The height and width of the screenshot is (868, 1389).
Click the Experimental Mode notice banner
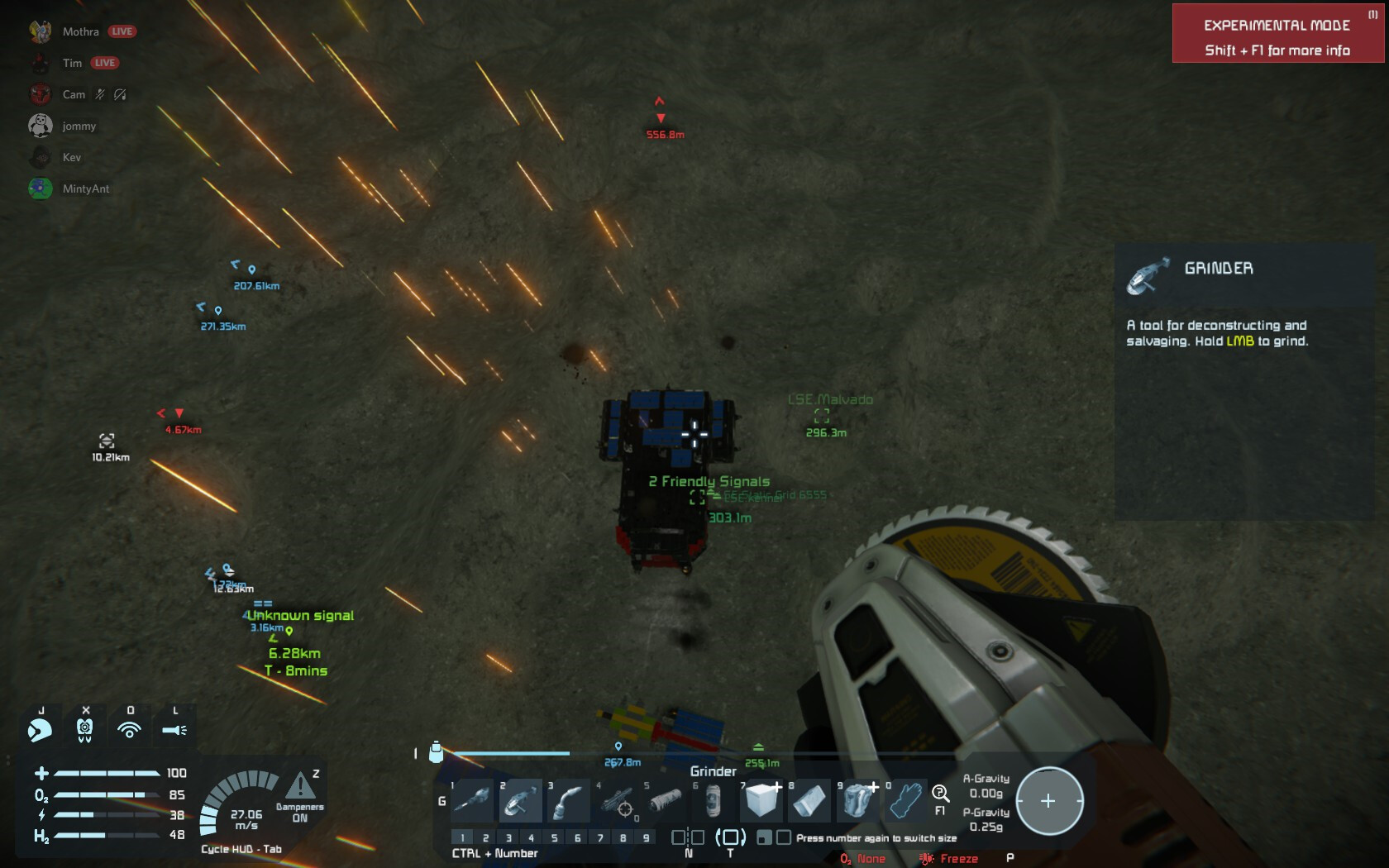click(1277, 34)
